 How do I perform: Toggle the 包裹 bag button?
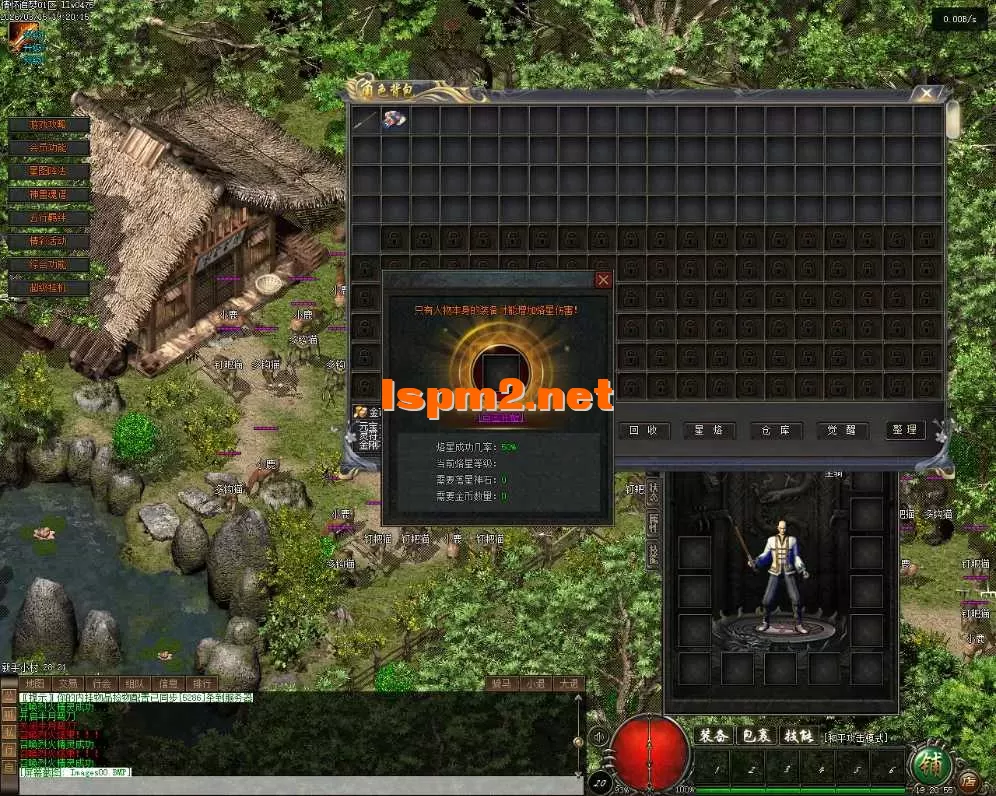click(755, 736)
